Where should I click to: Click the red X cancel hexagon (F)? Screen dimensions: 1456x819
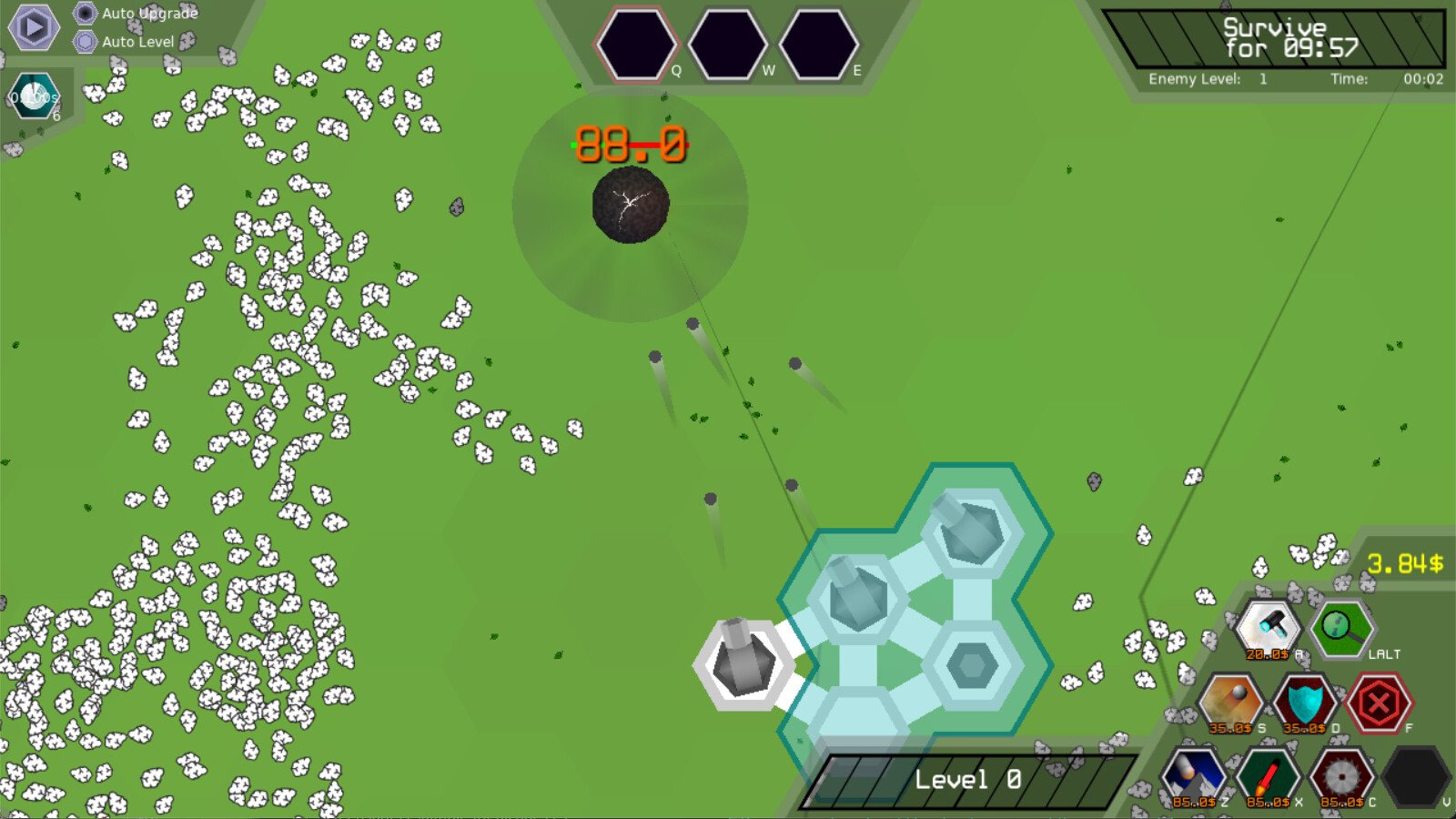coord(1380,701)
